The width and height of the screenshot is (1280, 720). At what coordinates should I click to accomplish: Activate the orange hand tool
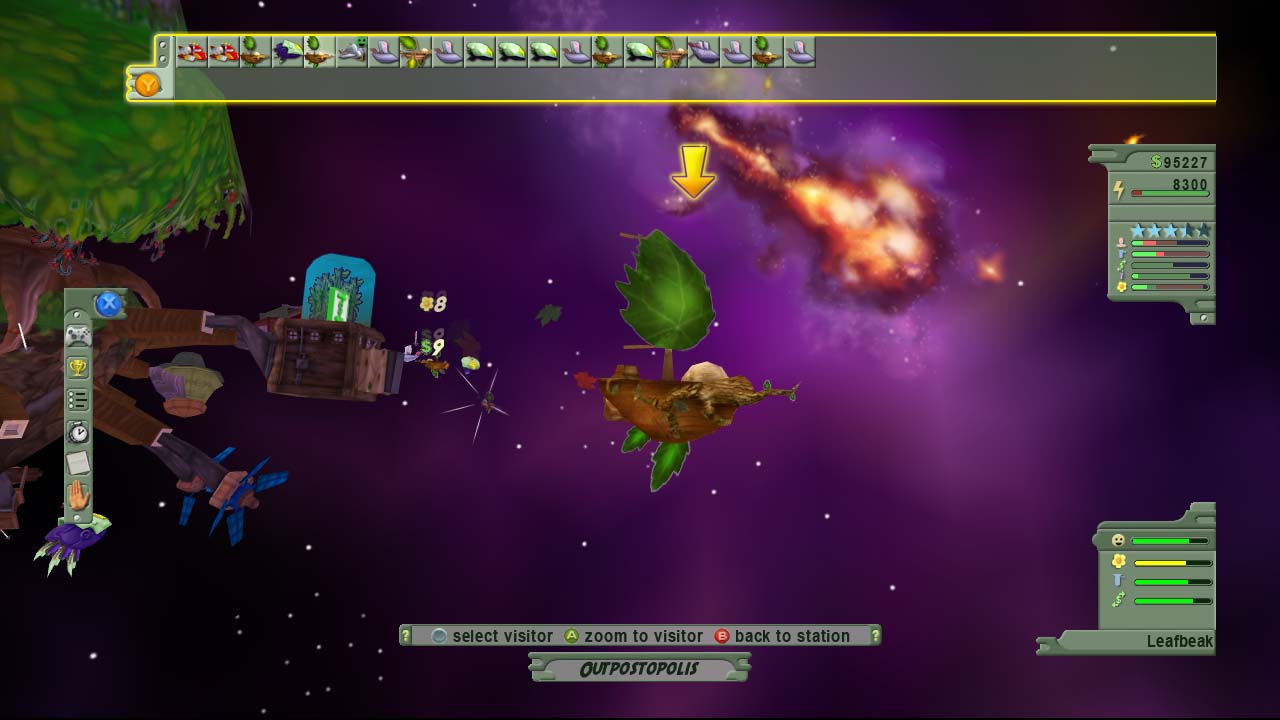pyautogui.click(x=78, y=496)
